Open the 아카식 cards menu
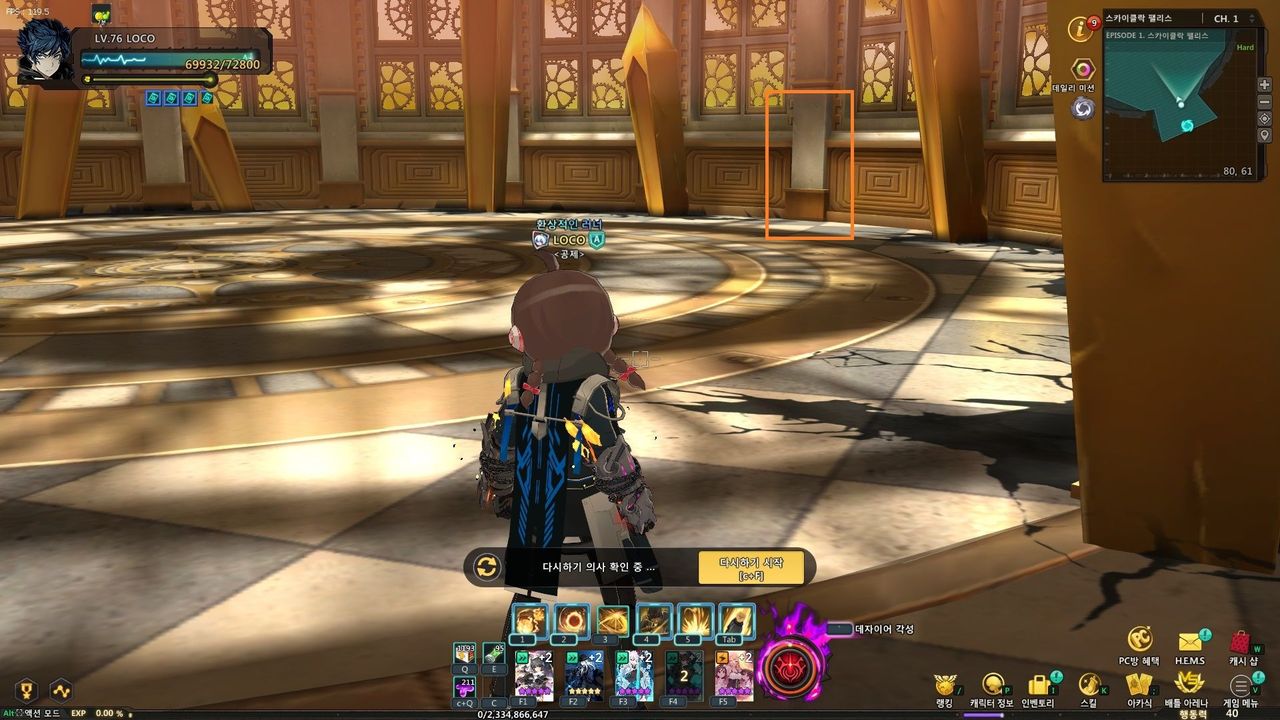 coord(1139,685)
